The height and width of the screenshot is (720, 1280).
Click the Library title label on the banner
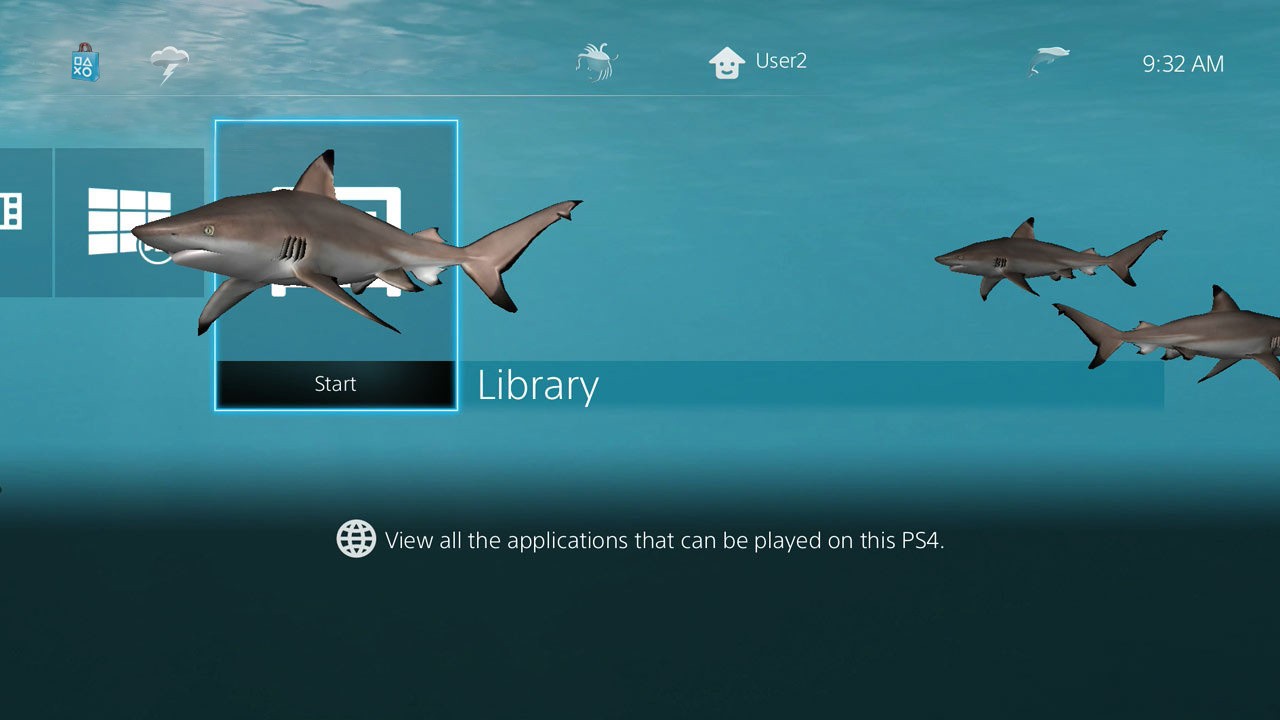537,385
